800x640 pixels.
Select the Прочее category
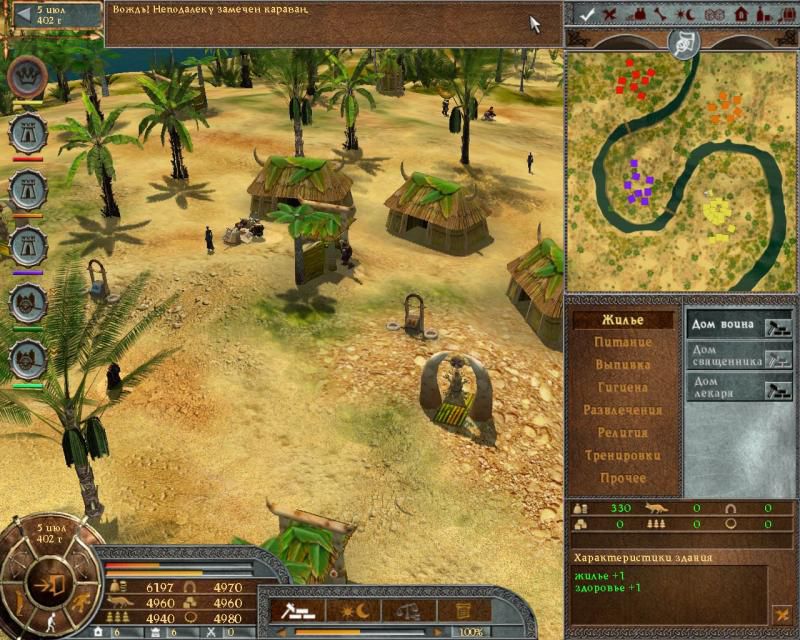point(622,478)
